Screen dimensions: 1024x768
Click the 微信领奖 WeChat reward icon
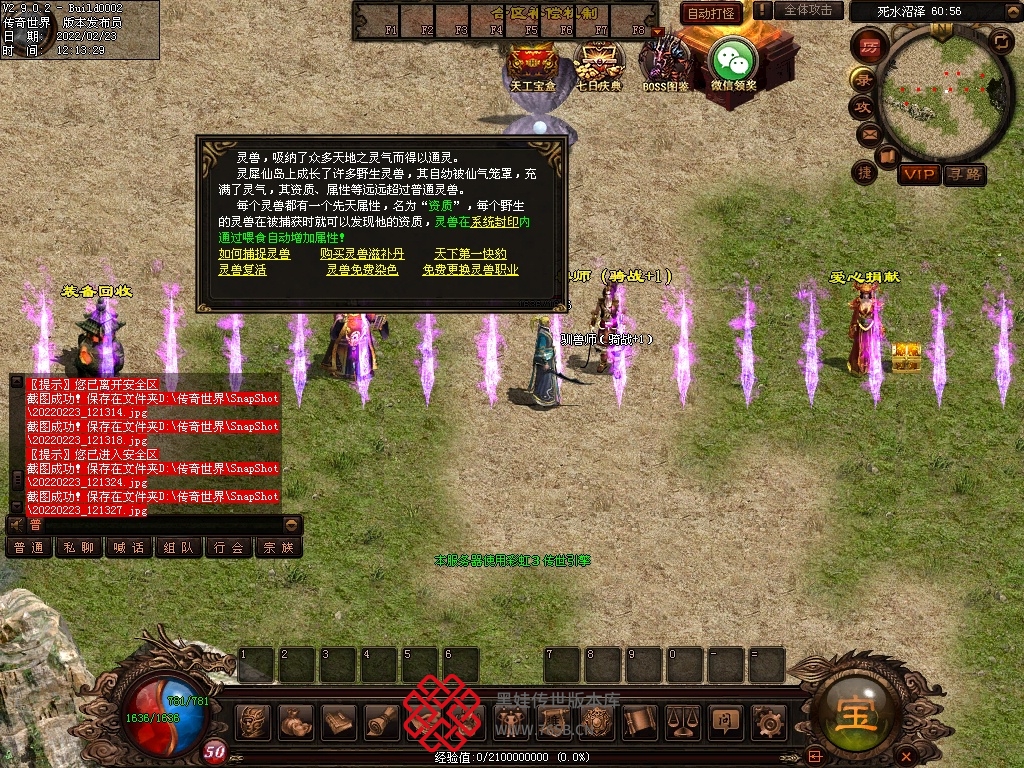click(x=733, y=62)
